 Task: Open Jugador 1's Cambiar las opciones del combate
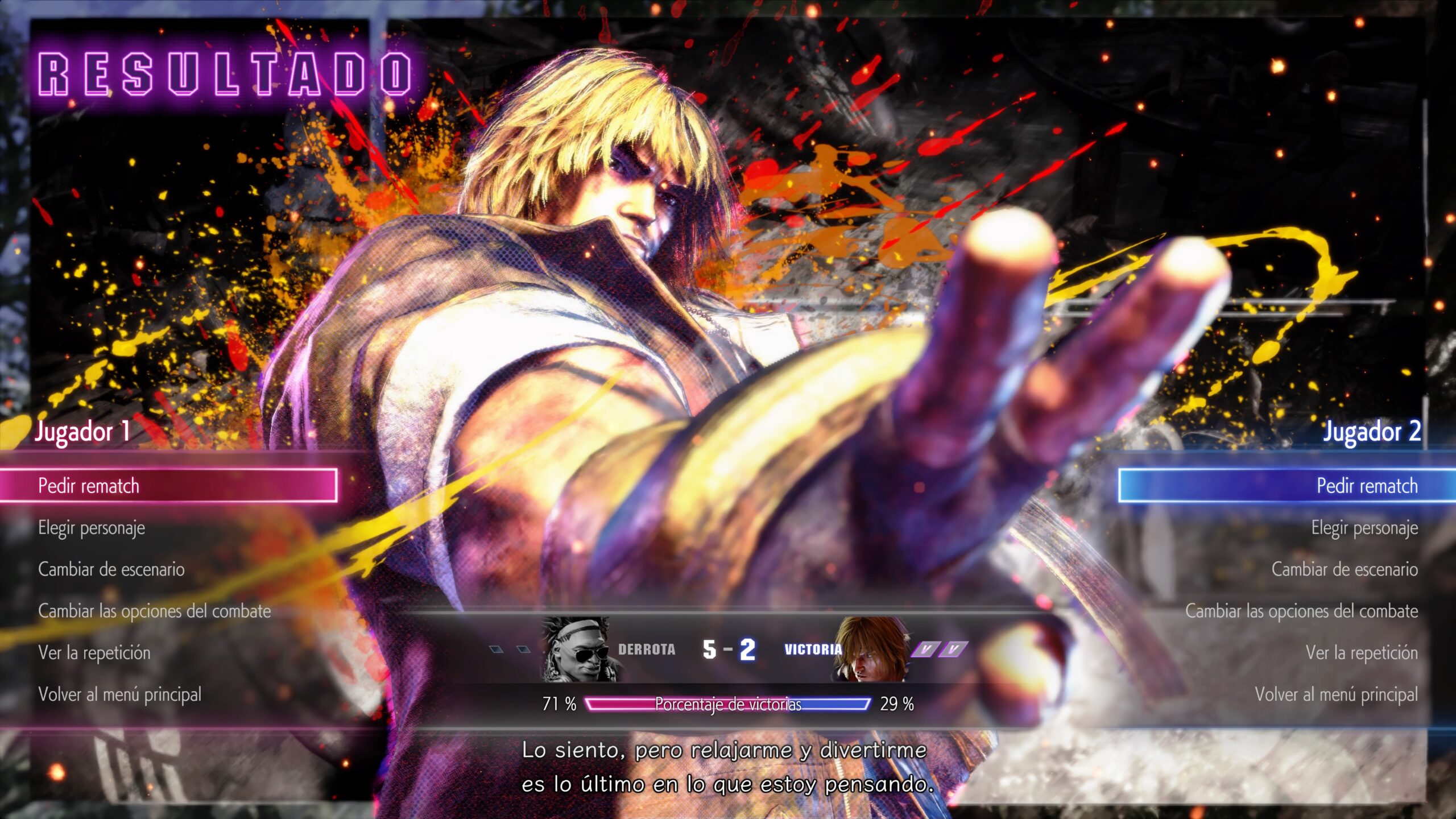pos(155,611)
